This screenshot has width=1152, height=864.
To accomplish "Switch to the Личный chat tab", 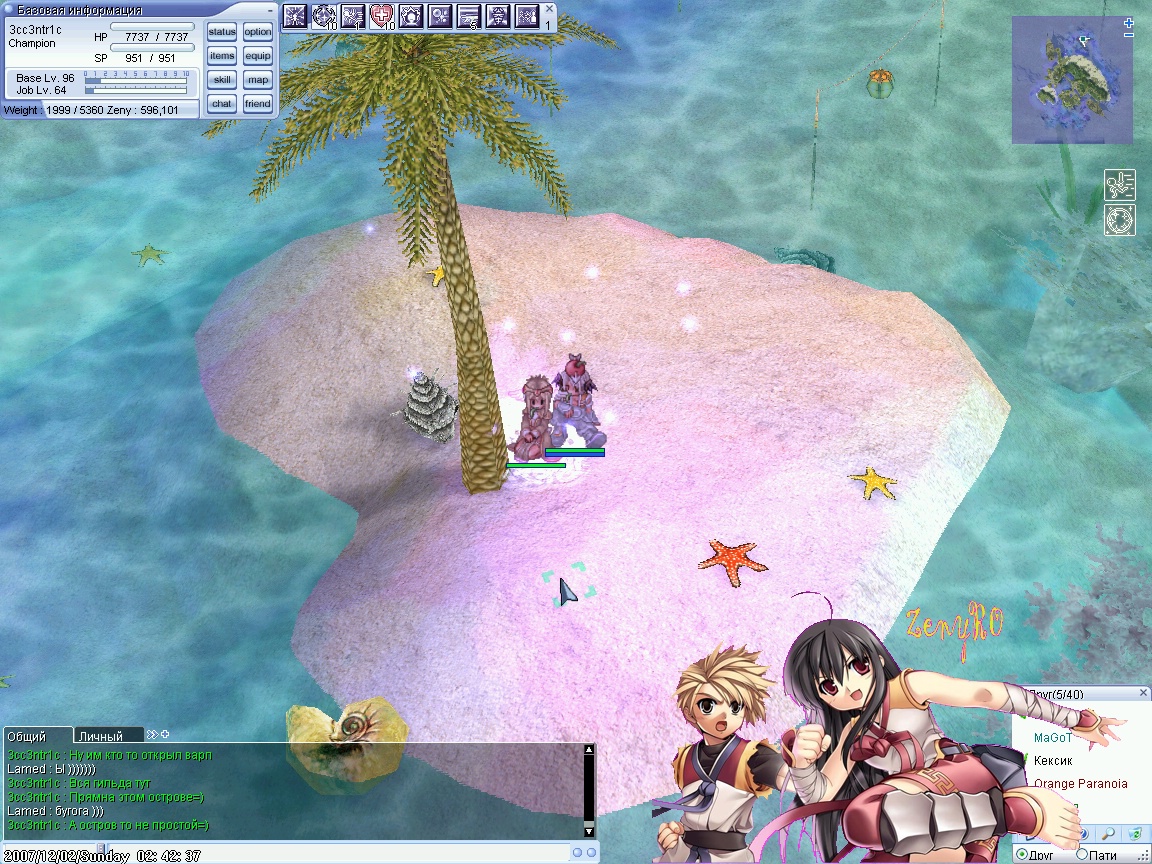I will (x=101, y=736).
